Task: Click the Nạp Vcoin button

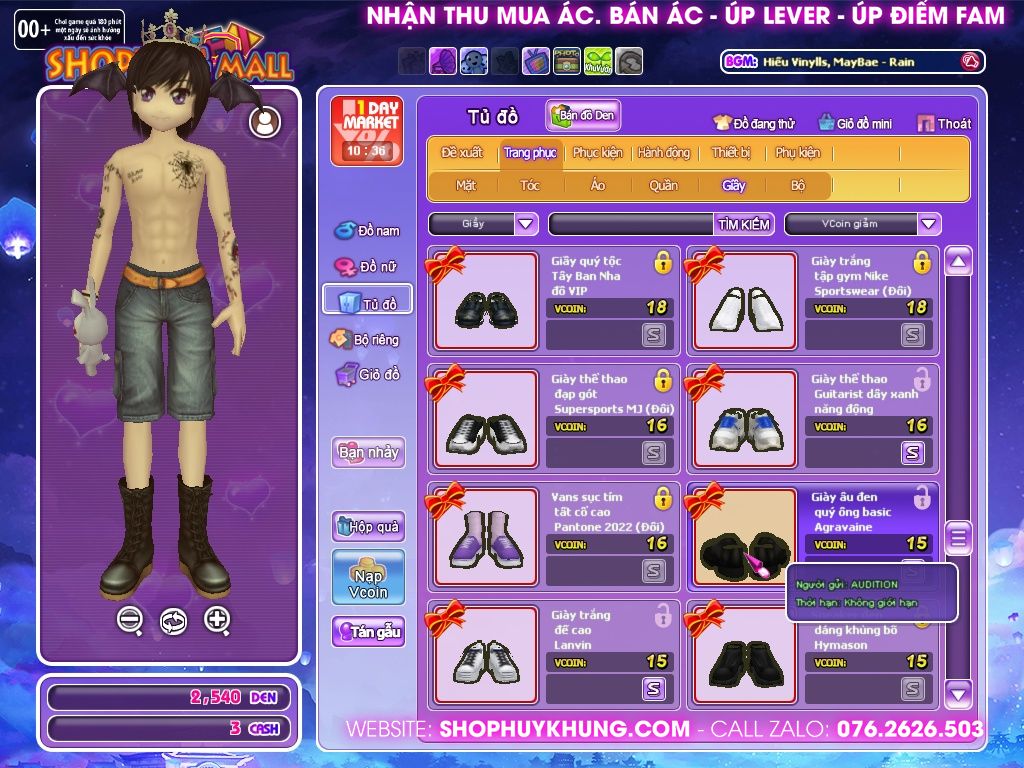Action: coord(368,577)
